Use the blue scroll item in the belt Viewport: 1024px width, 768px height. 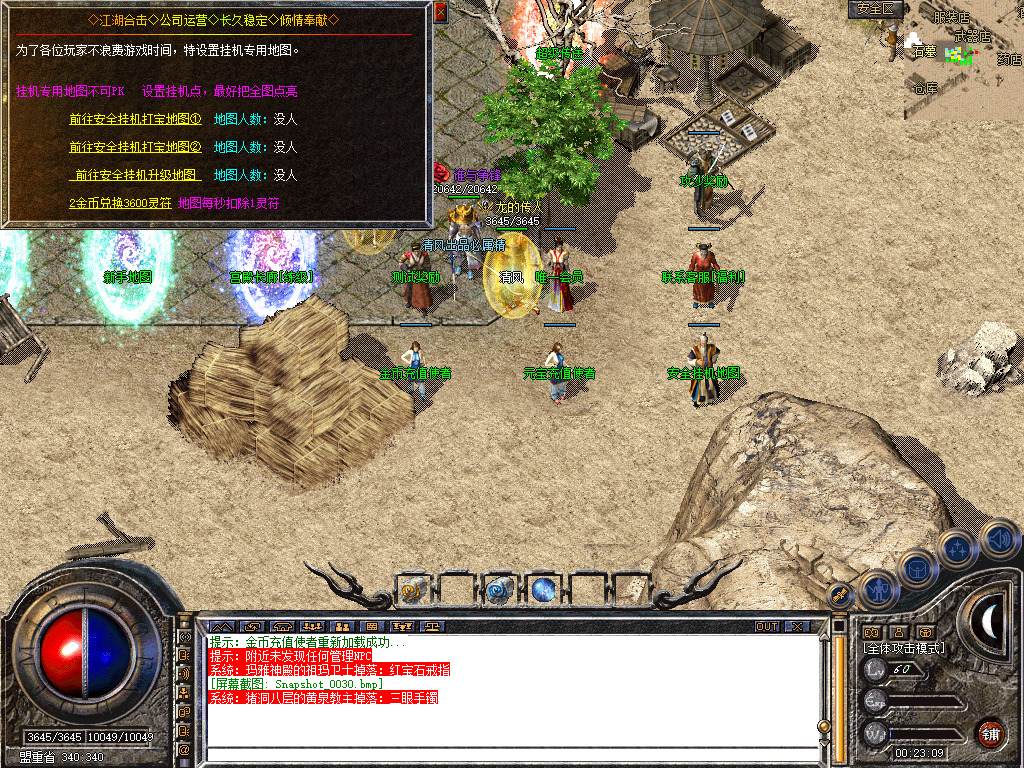click(498, 591)
